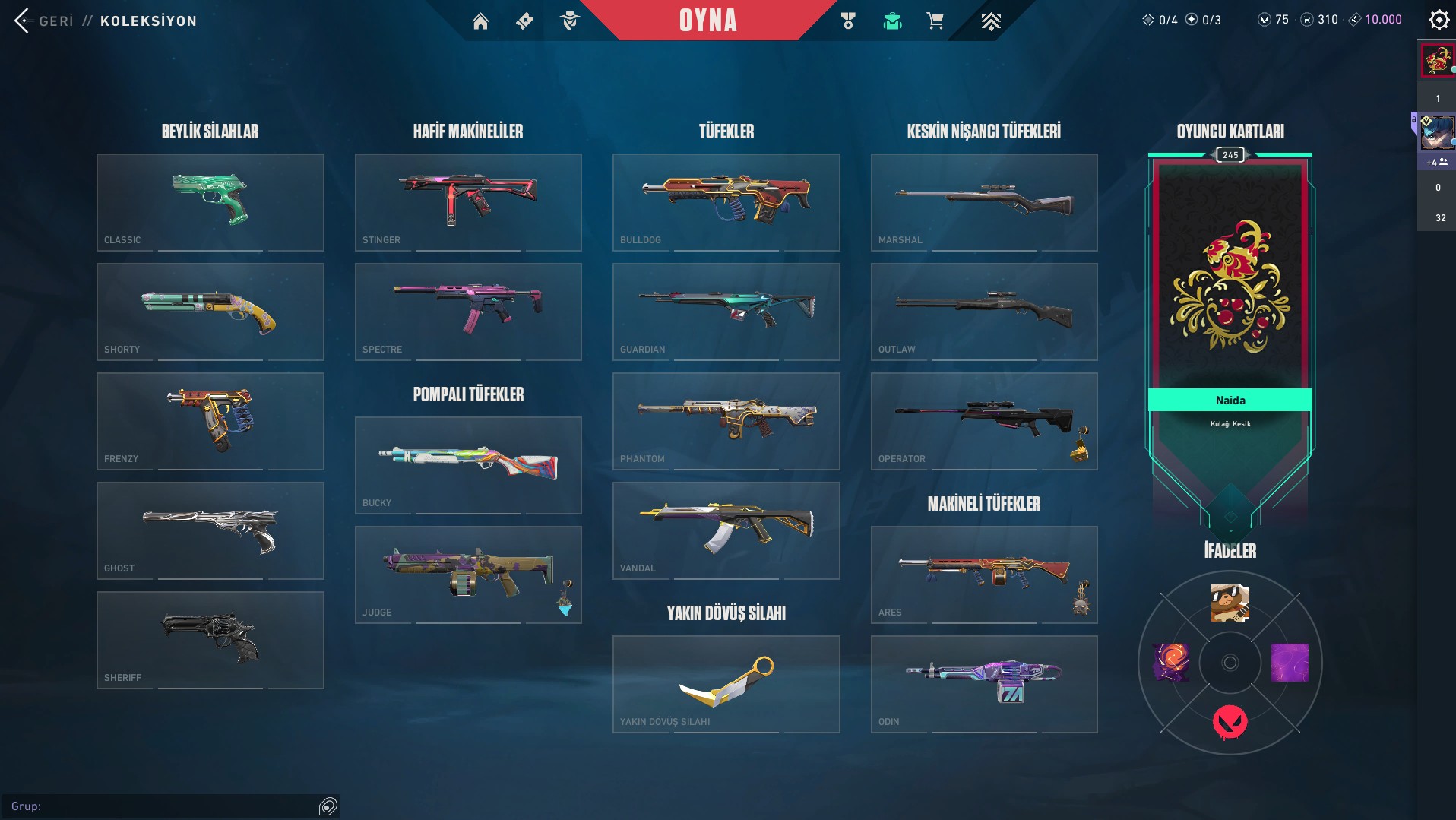Select the owl spray at the wheel top

click(1230, 603)
